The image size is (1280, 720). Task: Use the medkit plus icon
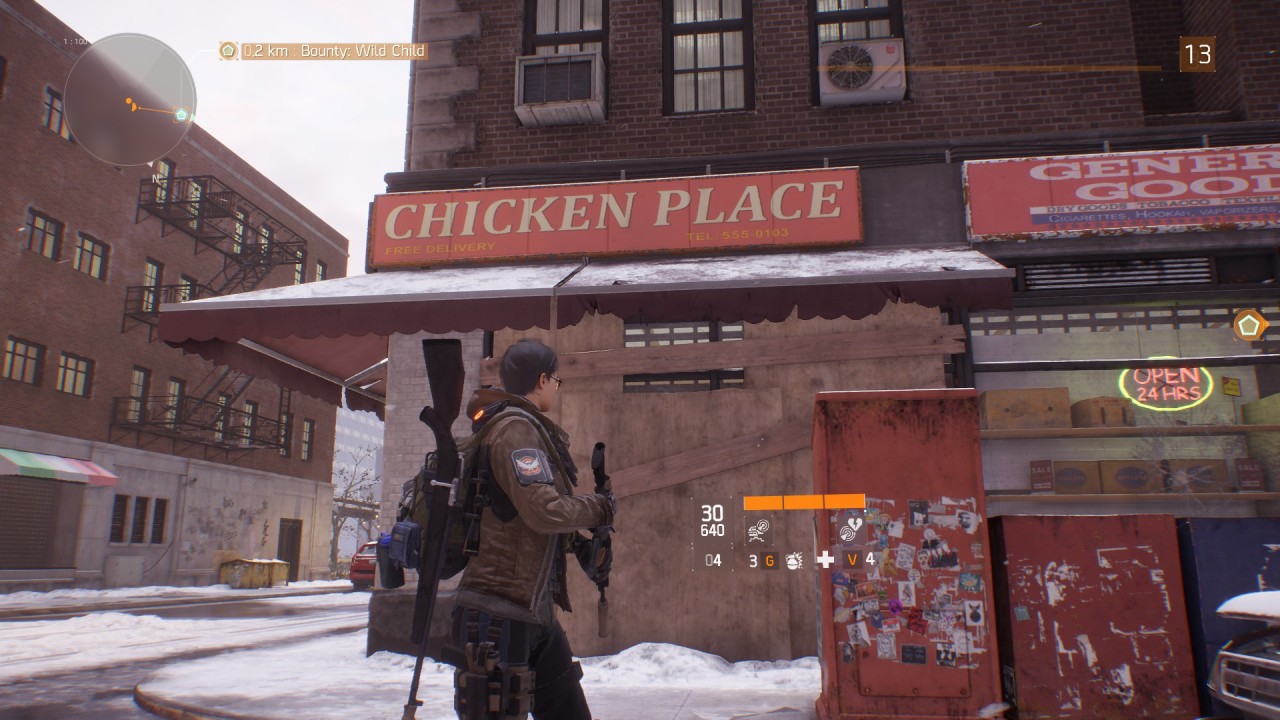[825, 560]
